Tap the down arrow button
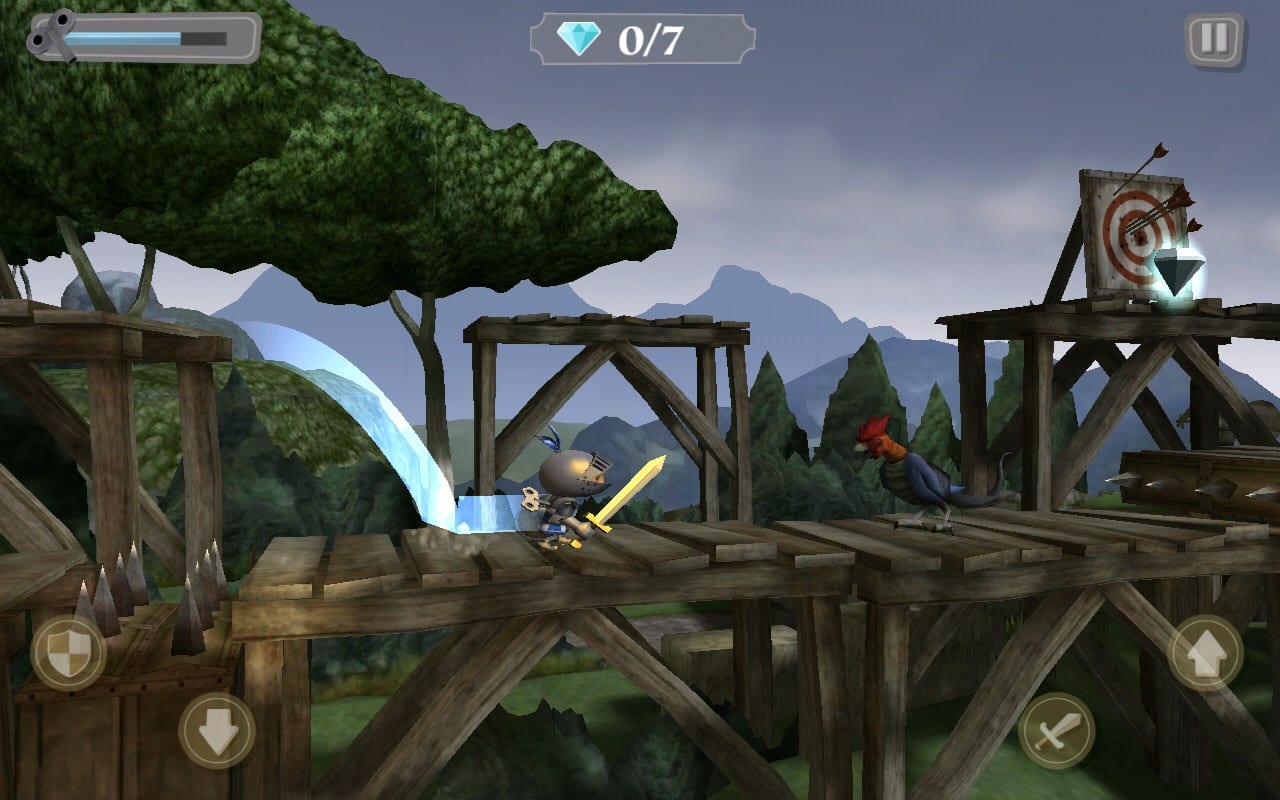The height and width of the screenshot is (800, 1280). [x=217, y=731]
